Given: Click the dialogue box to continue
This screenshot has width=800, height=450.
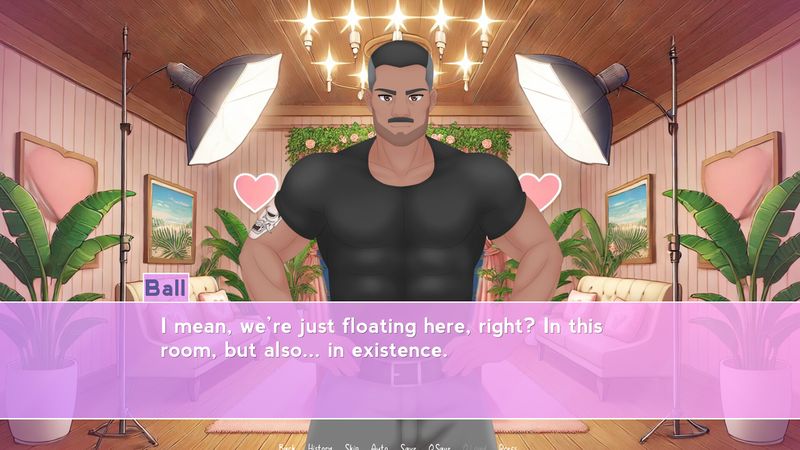Looking at the screenshot, I should [x=400, y=360].
